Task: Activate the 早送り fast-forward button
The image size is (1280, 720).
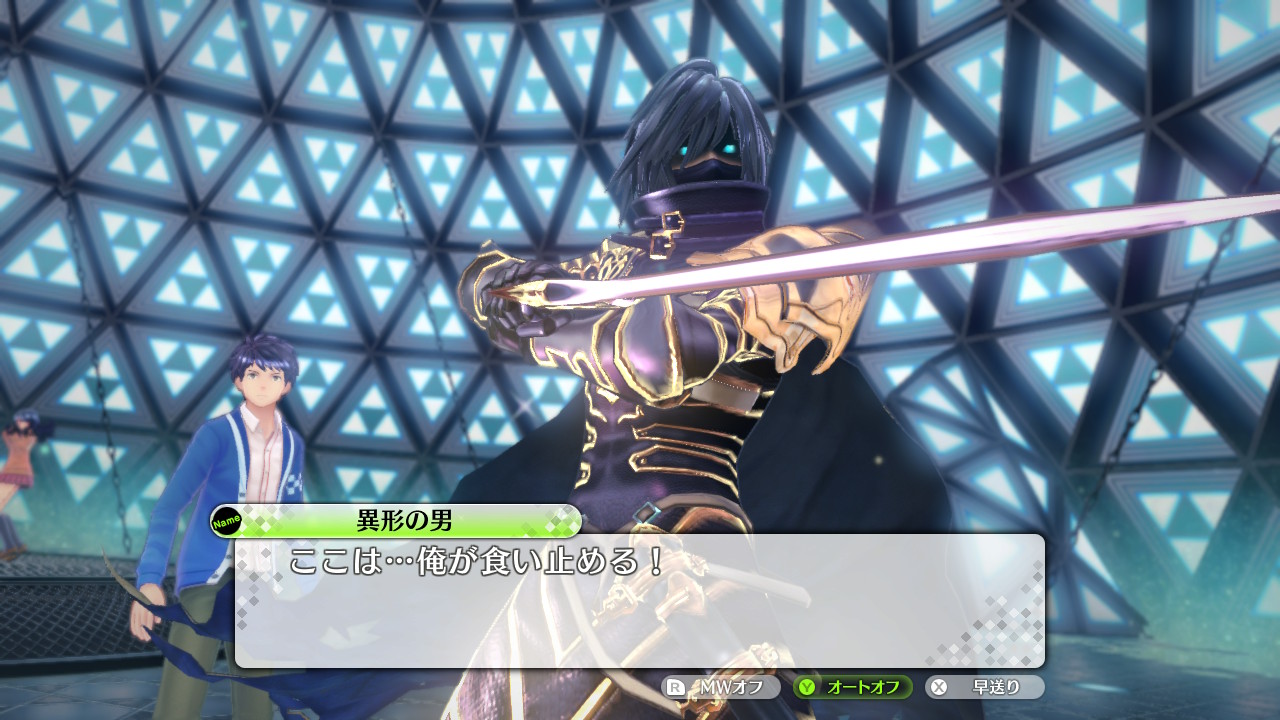Action: [984, 687]
